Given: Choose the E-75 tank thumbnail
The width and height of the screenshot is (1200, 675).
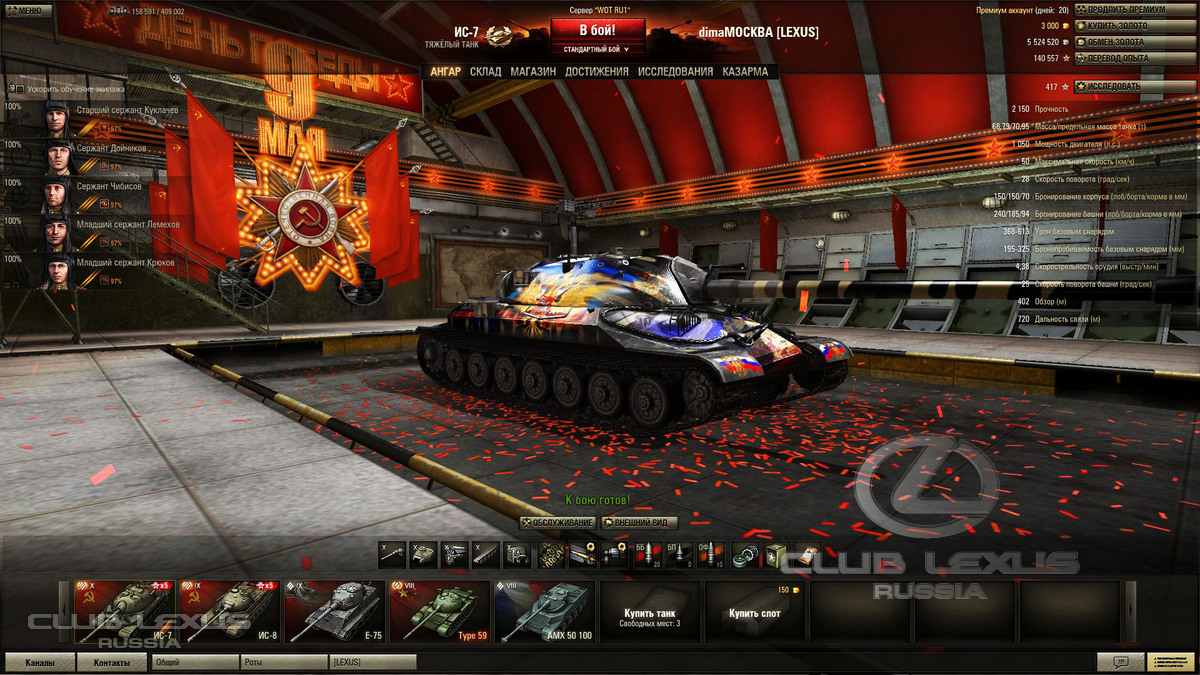Looking at the screenshot, I should [x=334, y=611].
